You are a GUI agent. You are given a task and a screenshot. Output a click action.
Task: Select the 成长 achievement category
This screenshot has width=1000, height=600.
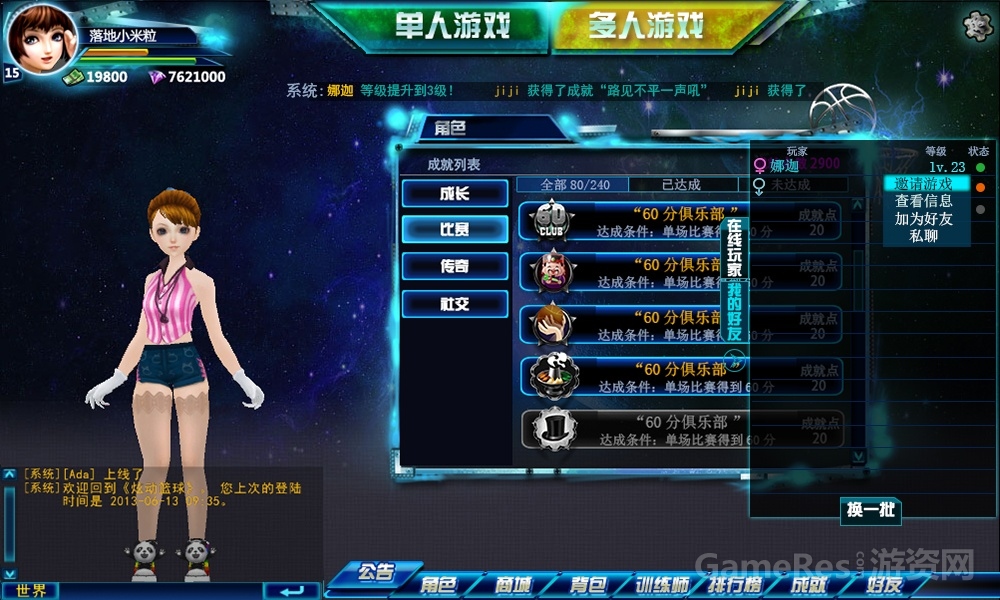pyautogui.click(x=455, y=193)
